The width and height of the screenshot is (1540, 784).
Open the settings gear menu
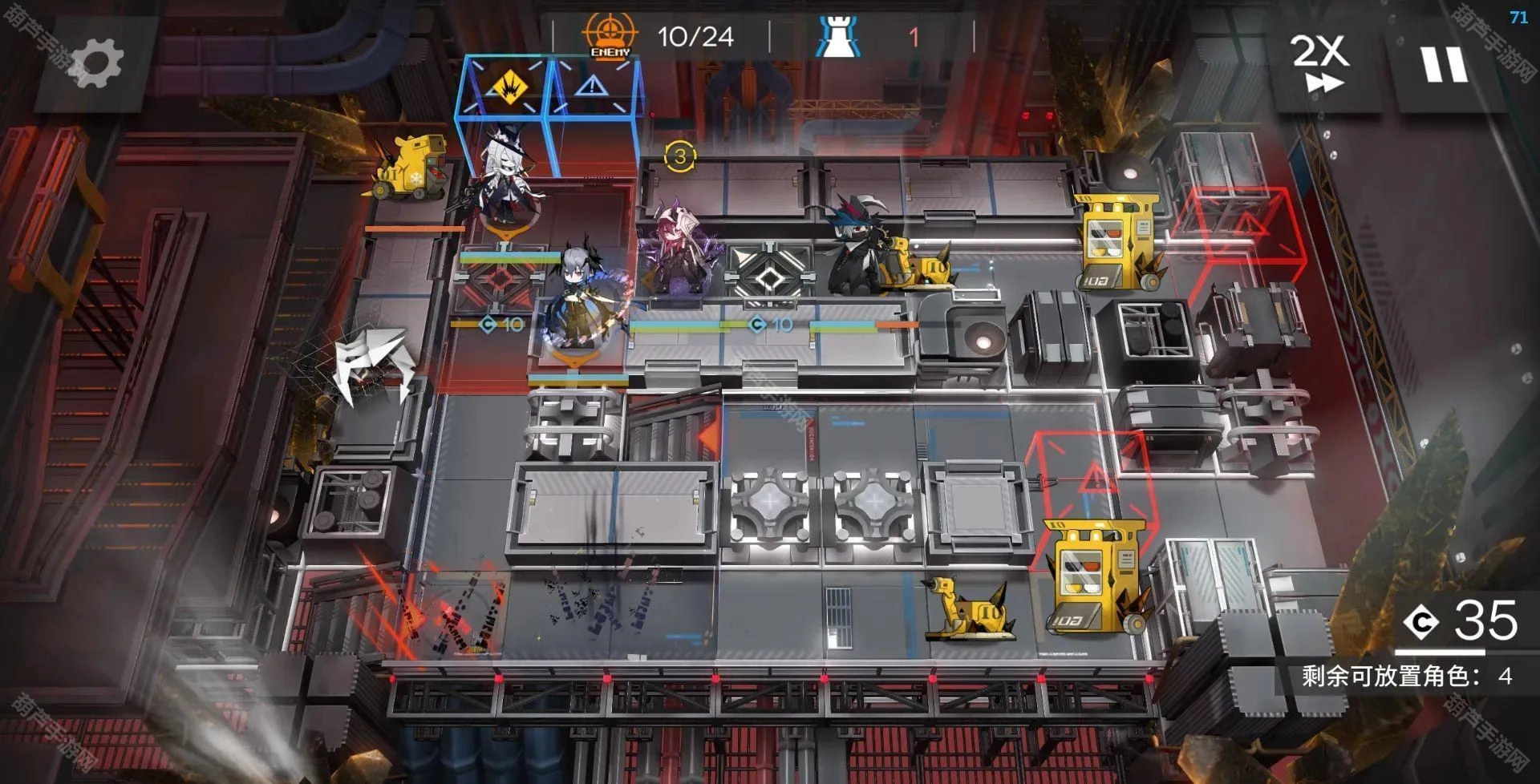point(96,64)
